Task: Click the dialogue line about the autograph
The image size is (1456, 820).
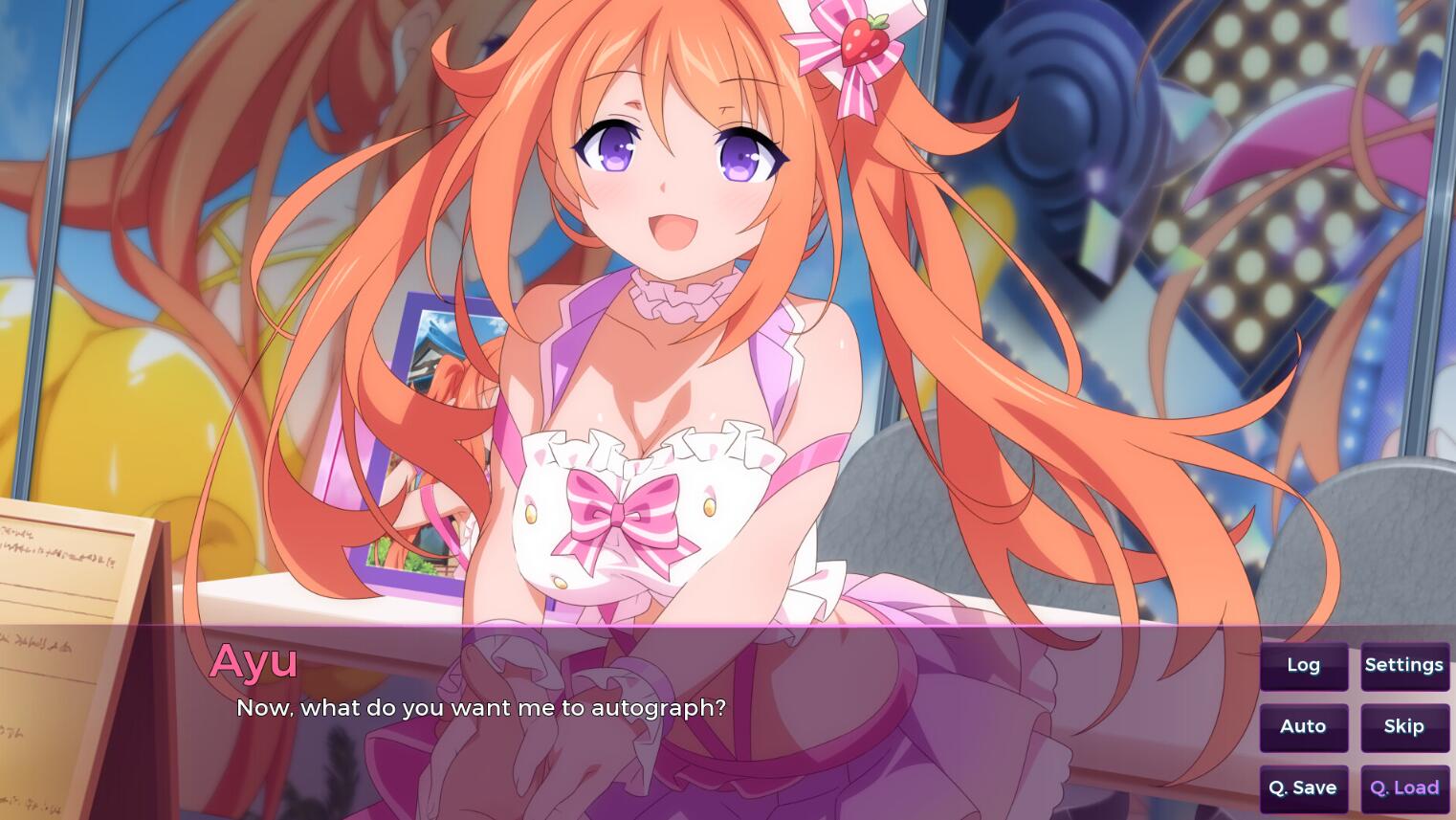Action: tap(480, 708)
